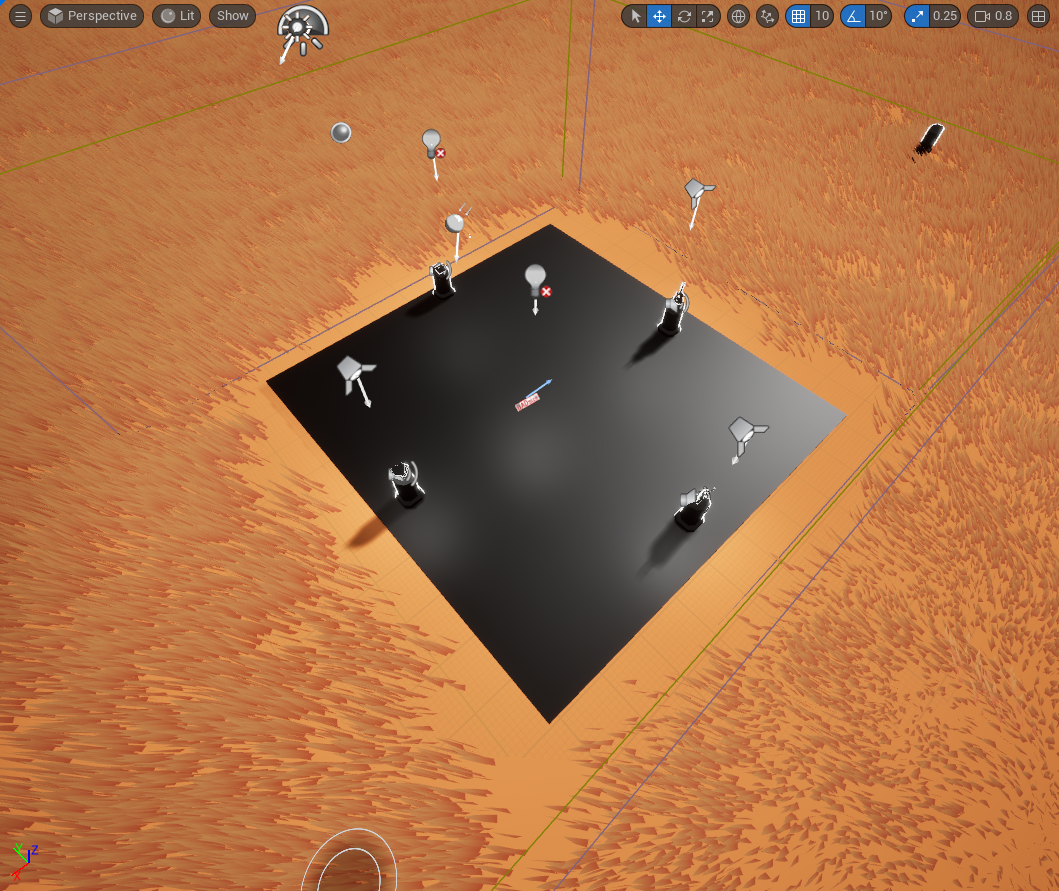Viewport: 1059px width, 891px height.
Task: Toggle grid snapping on or off
Action: pyautogui.click(x=797, y=16)
